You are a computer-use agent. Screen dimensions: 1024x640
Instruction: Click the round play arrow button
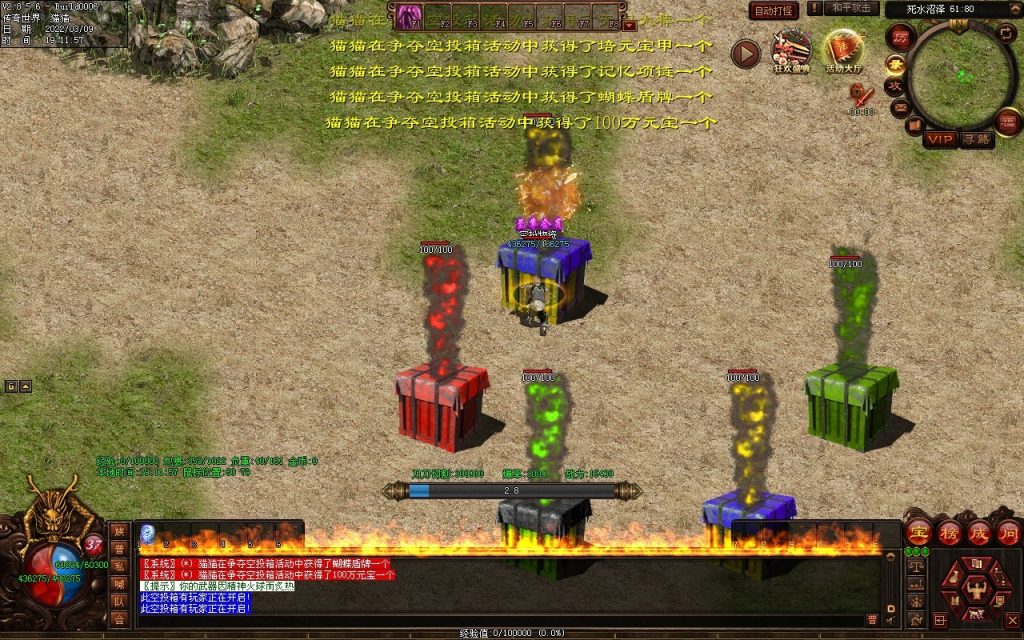[x=745, y=53]
